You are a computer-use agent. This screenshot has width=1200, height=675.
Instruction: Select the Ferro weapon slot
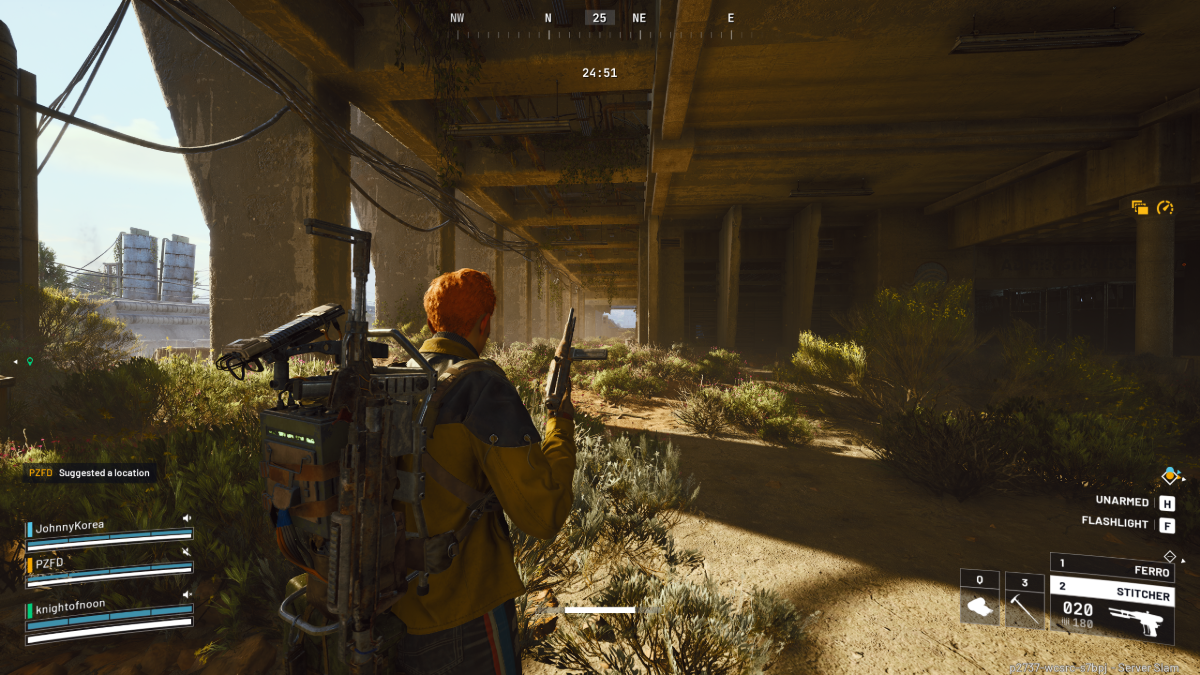coord(1110,568)
